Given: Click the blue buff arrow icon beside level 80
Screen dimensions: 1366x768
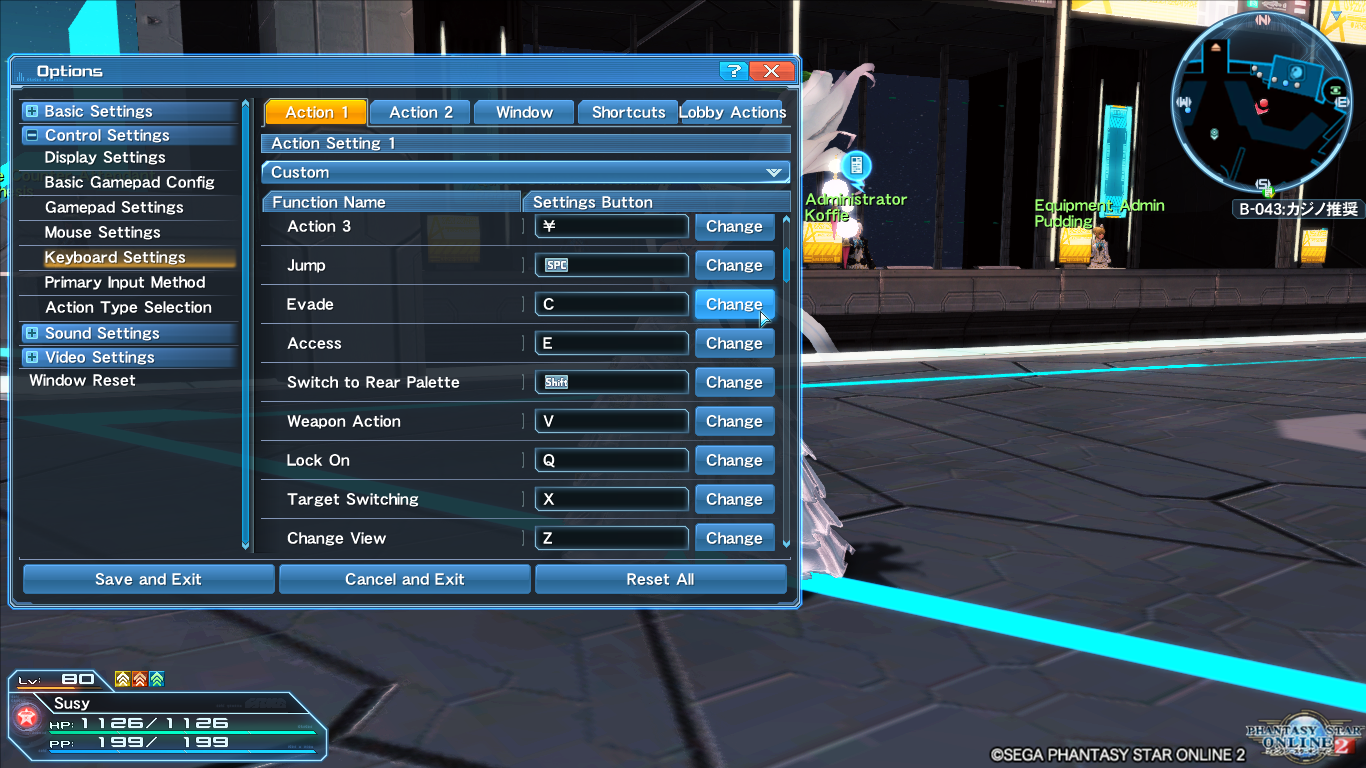Looking at the screenshot, I should [156, 679].
